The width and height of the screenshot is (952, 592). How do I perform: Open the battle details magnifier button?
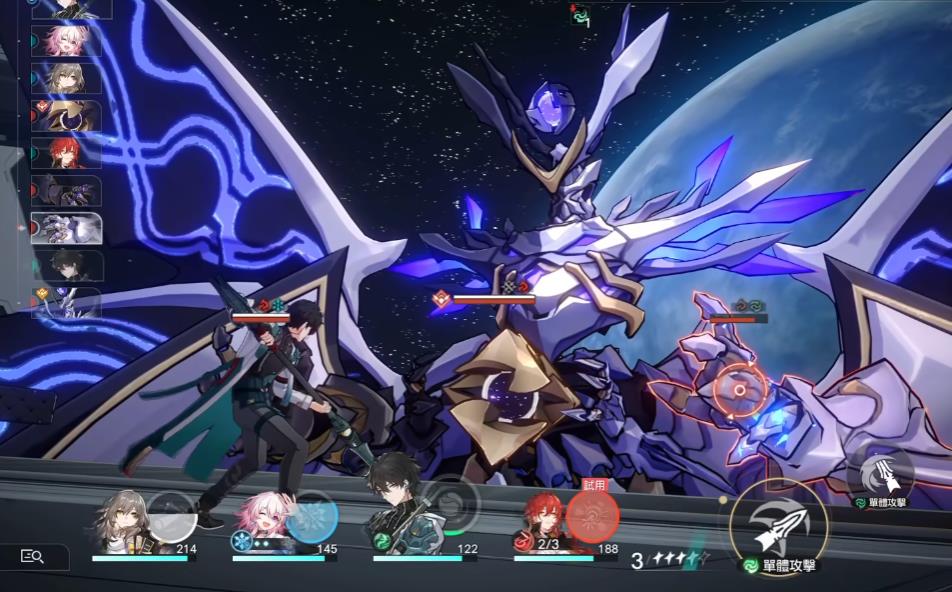33,557
